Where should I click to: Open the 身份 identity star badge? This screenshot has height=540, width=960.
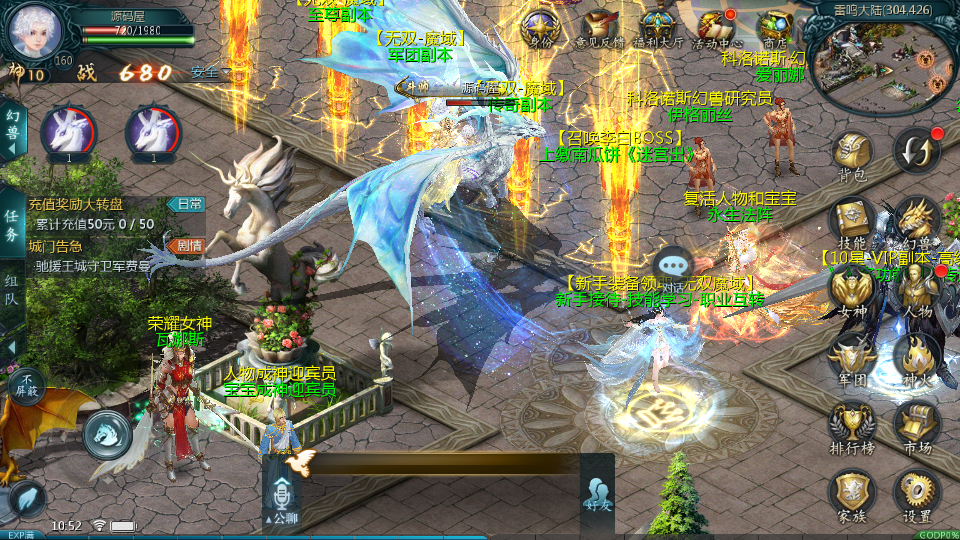point(541,26)
